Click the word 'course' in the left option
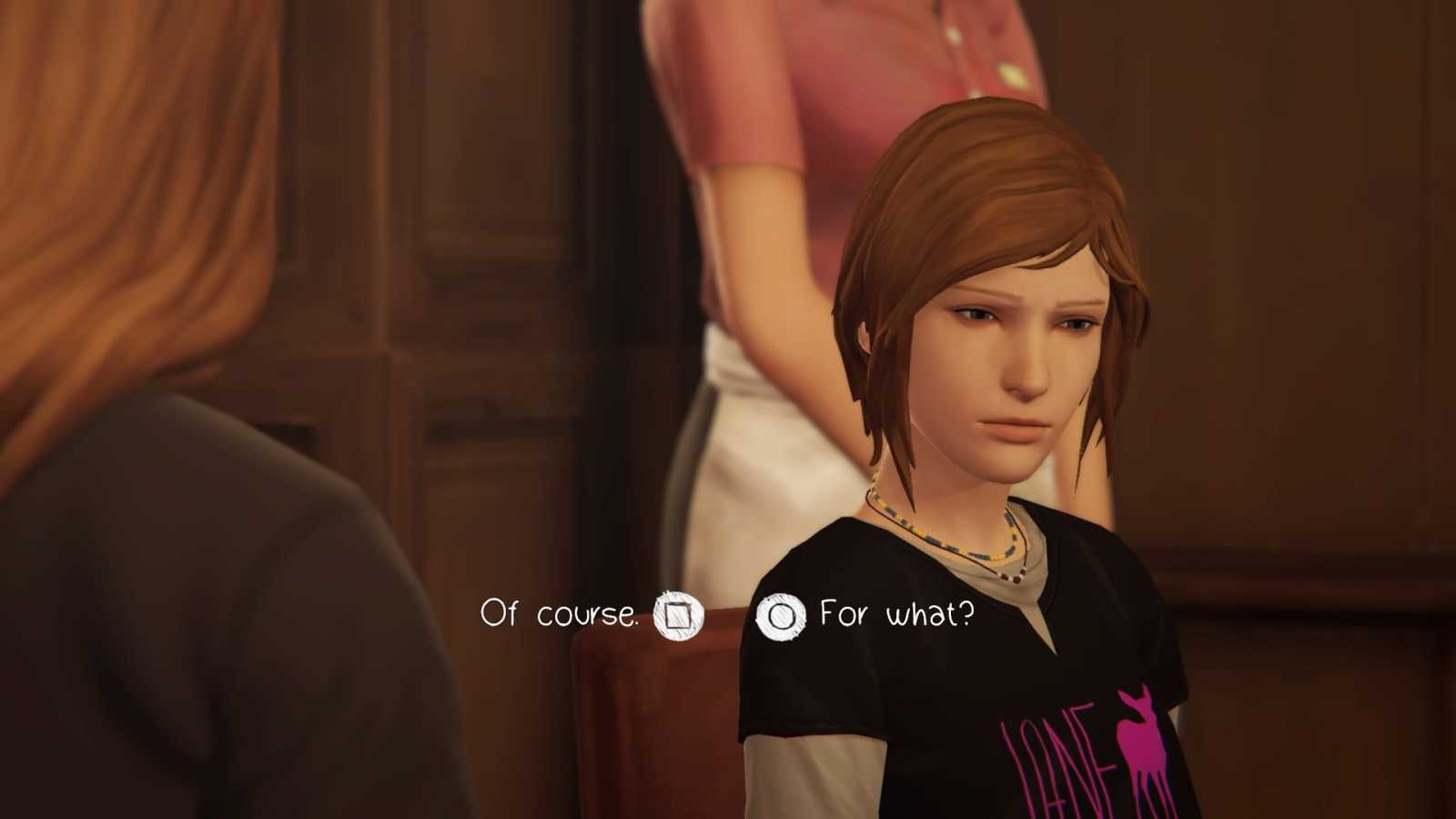The image size is (1456, 819). [x=588, y=614]
